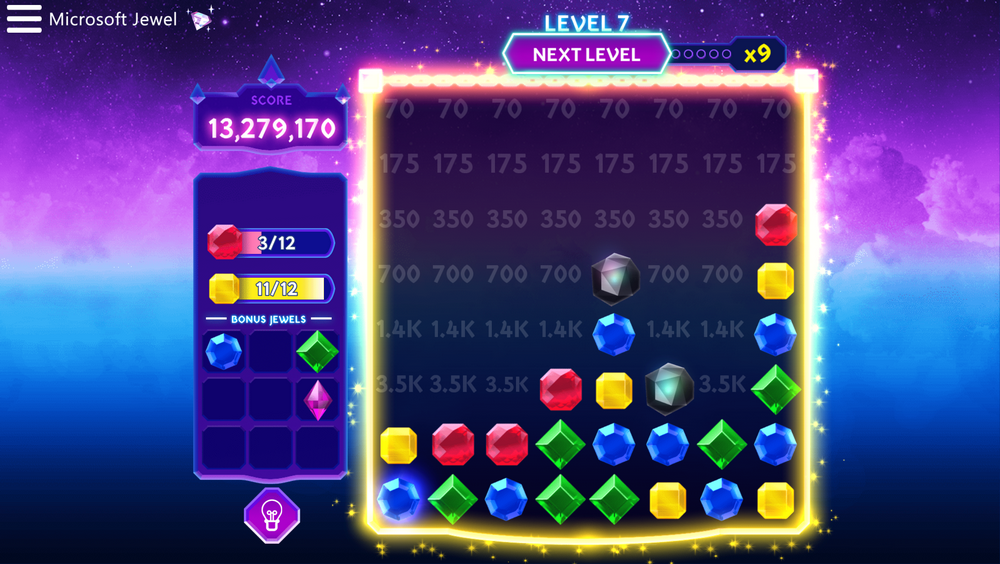Select the red jewel in the 350 row
Image resolution: width=1000 pixels, height=564 pixels.
coord(775,225)
